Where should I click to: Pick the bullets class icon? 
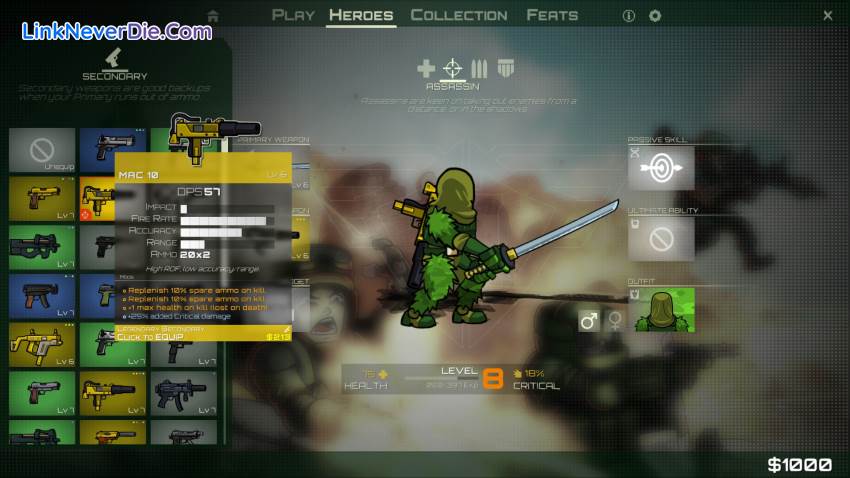click(x=479, y=69)
